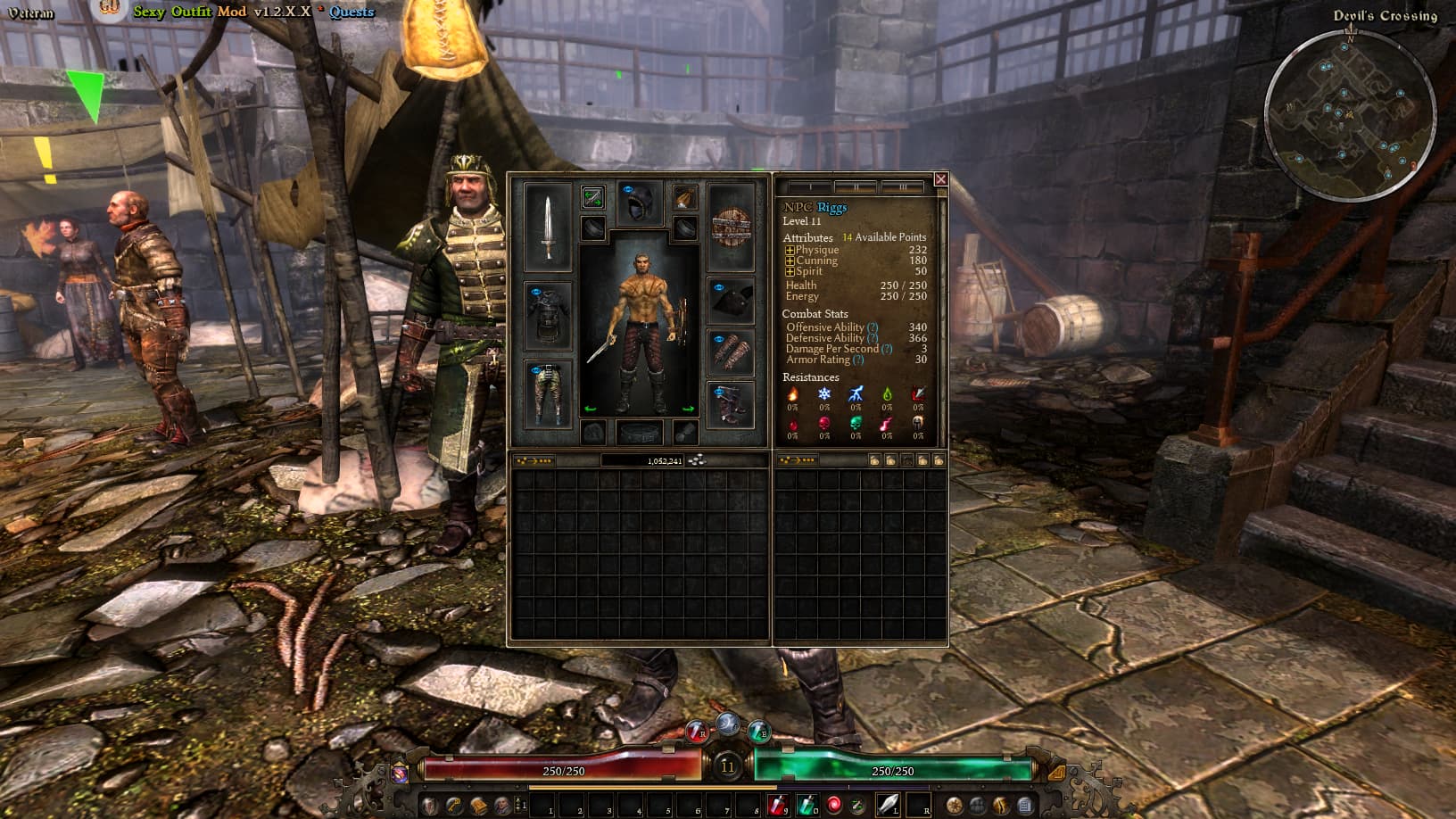Close the character window
Image resolution: width=1456 pixels, height=819 pixels.
pyautogui.click(x=940, y=179)
